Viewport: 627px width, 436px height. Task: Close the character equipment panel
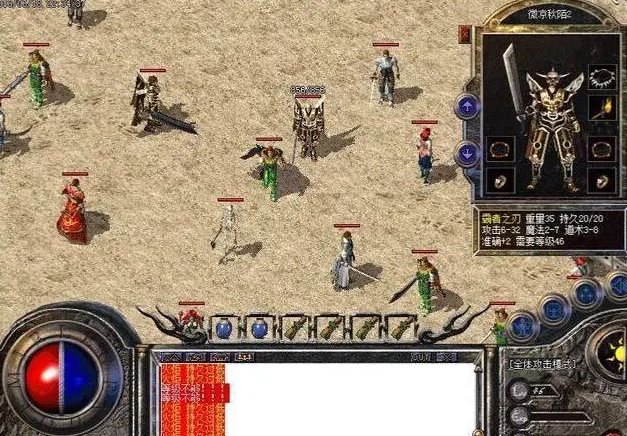pyautogui.click(x=465, y=33)
